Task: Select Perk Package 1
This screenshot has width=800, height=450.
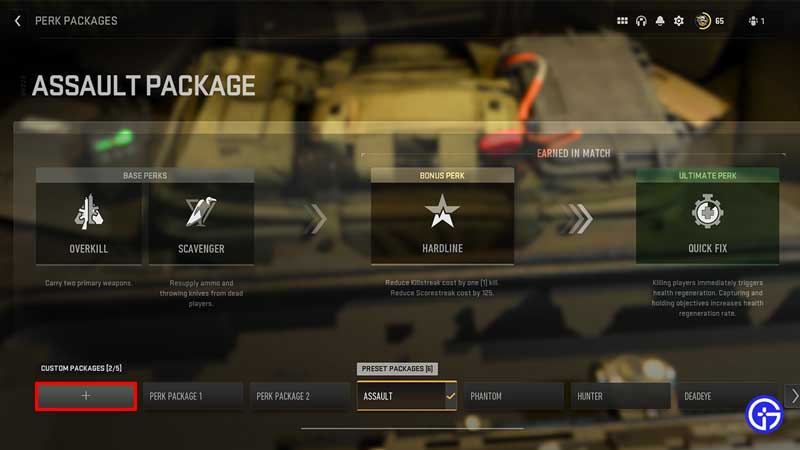Action: (x=193, y=396)
